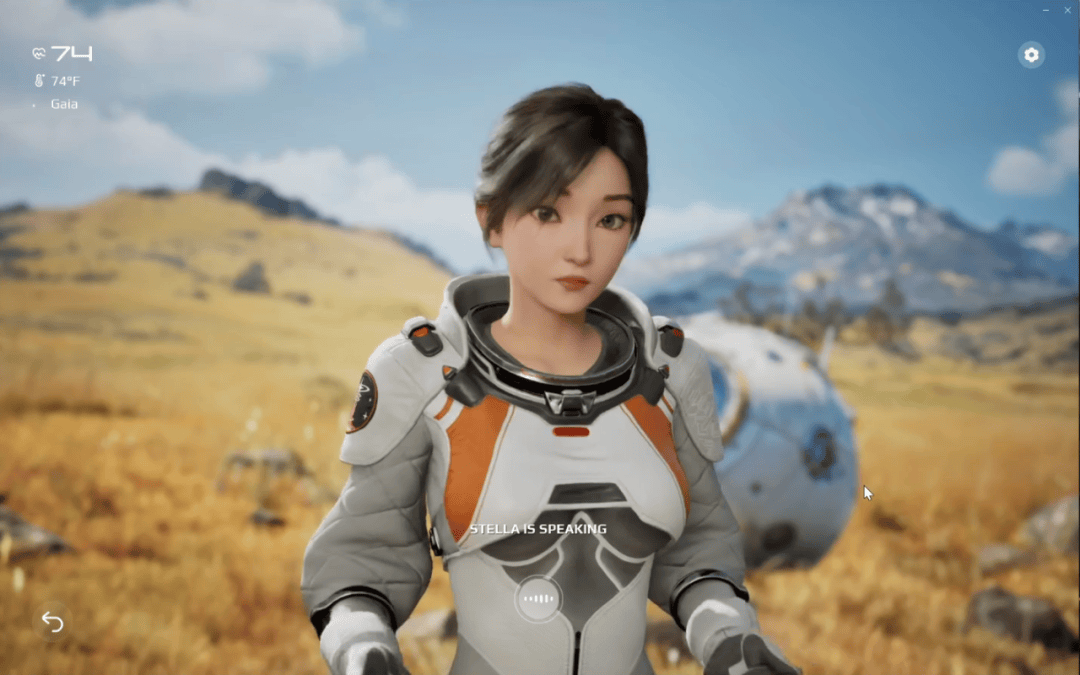This screenshot has height=675, width=1080.
Task: Tap the circular voice waveform button
Action: pyautogui.click(x=538, y=599)
